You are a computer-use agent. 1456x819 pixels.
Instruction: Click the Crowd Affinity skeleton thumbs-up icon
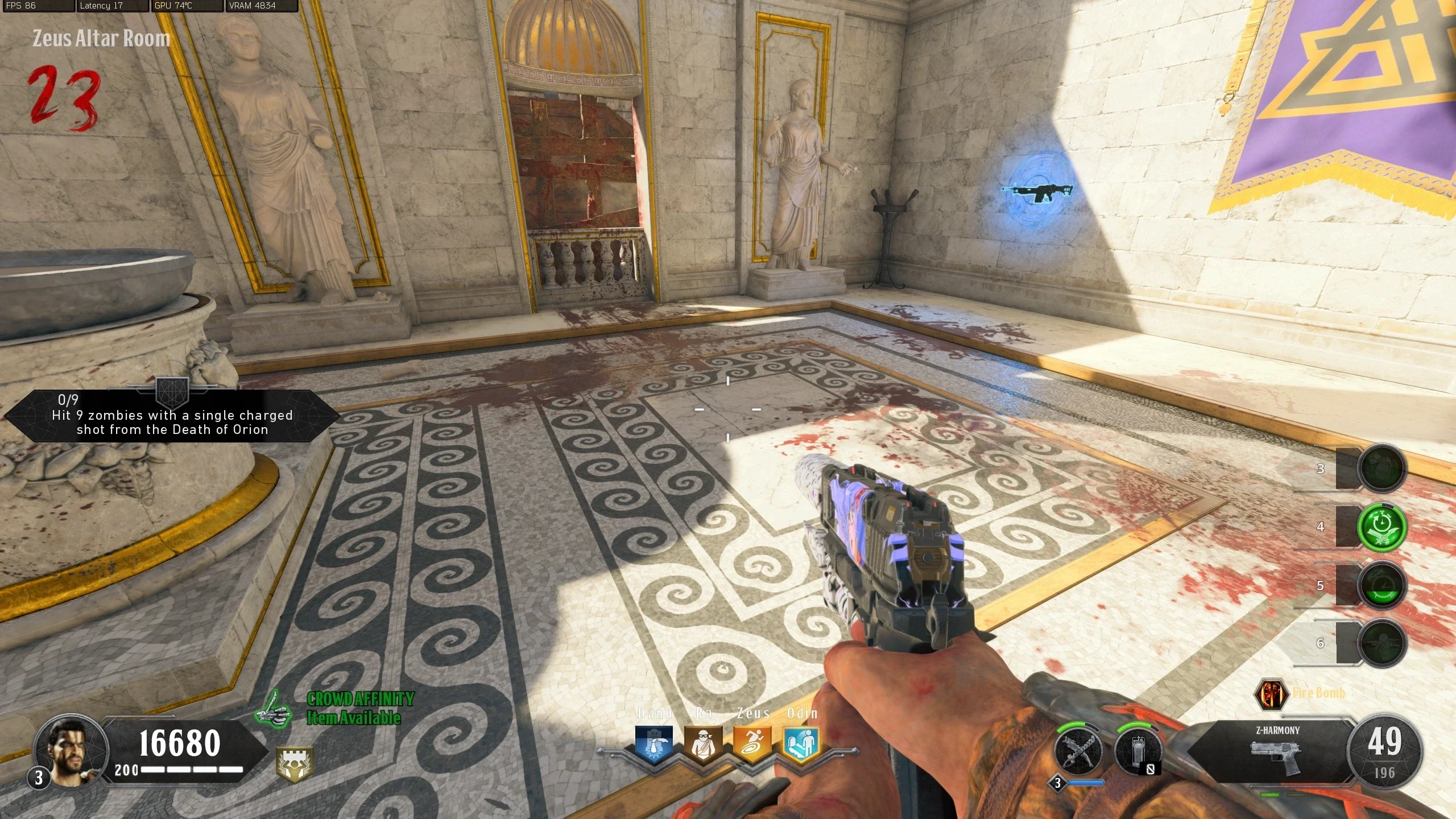(x=274, y=709)
